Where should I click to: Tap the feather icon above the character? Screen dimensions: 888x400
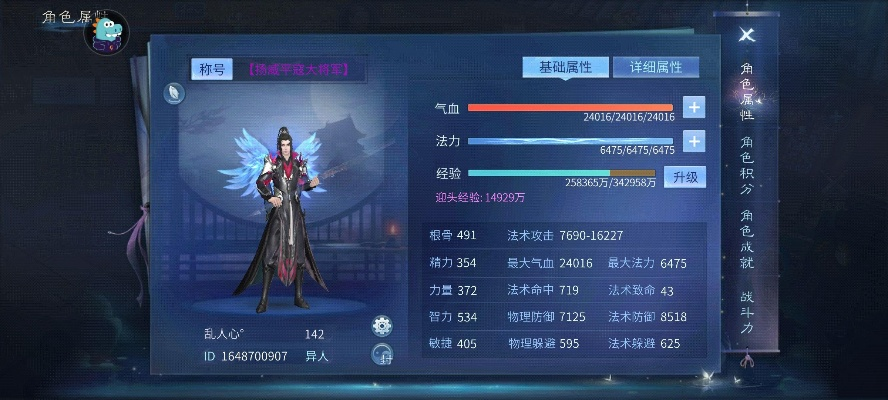(174, 93)
